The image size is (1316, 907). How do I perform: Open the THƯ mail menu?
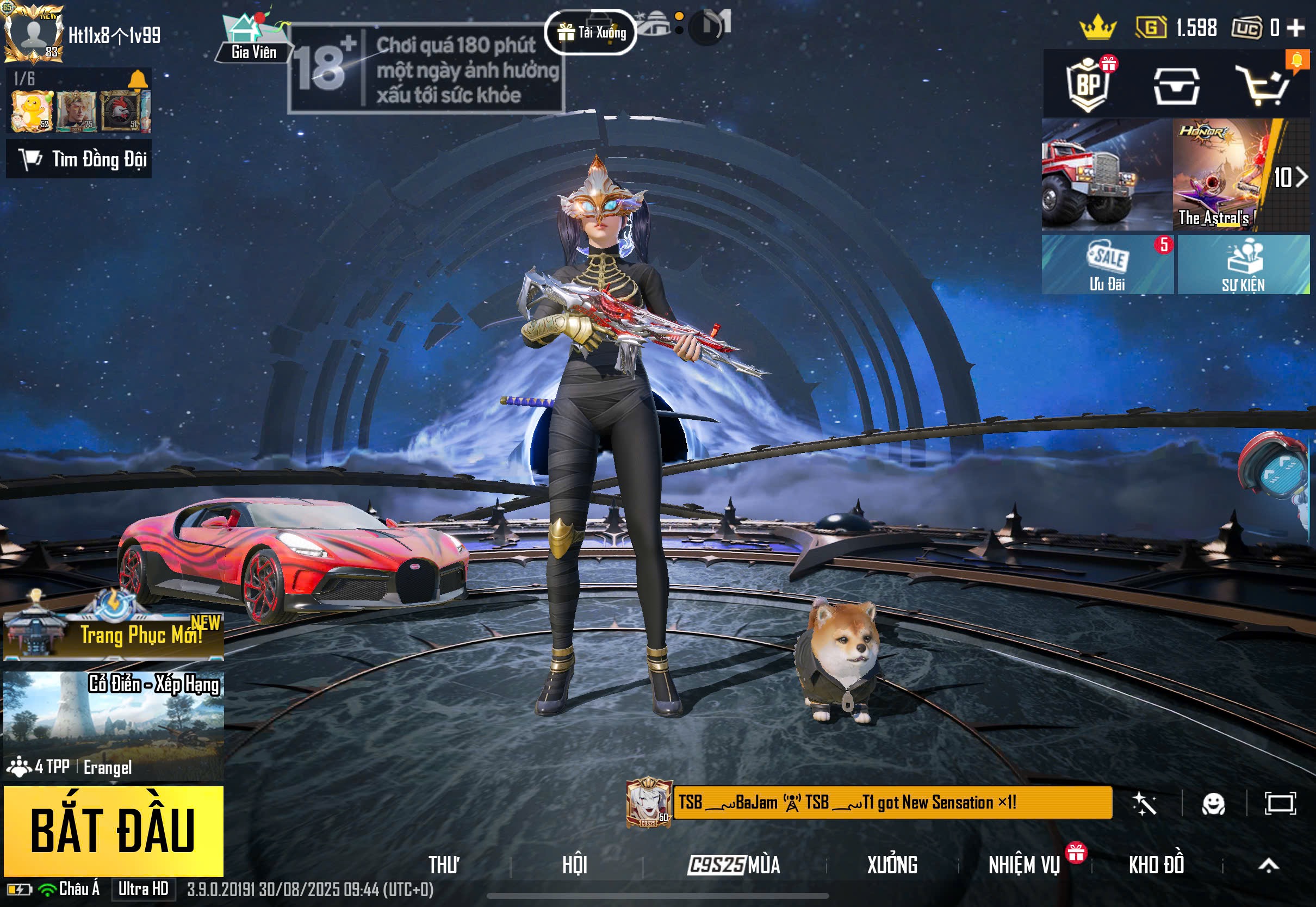click(443, 865)
